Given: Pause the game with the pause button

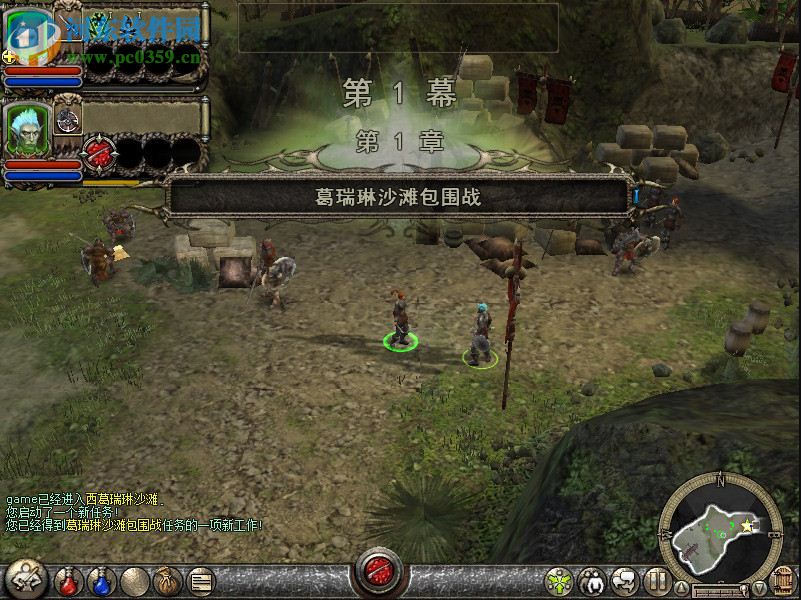Looking at the screenshot, I should click(x=656, y=580).
